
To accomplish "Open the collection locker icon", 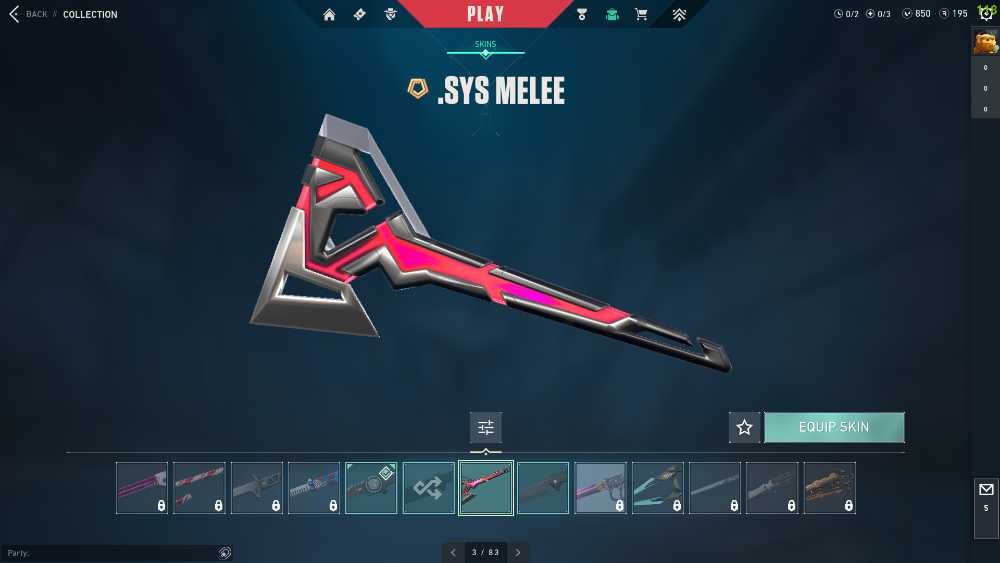I will click(612, 15).
